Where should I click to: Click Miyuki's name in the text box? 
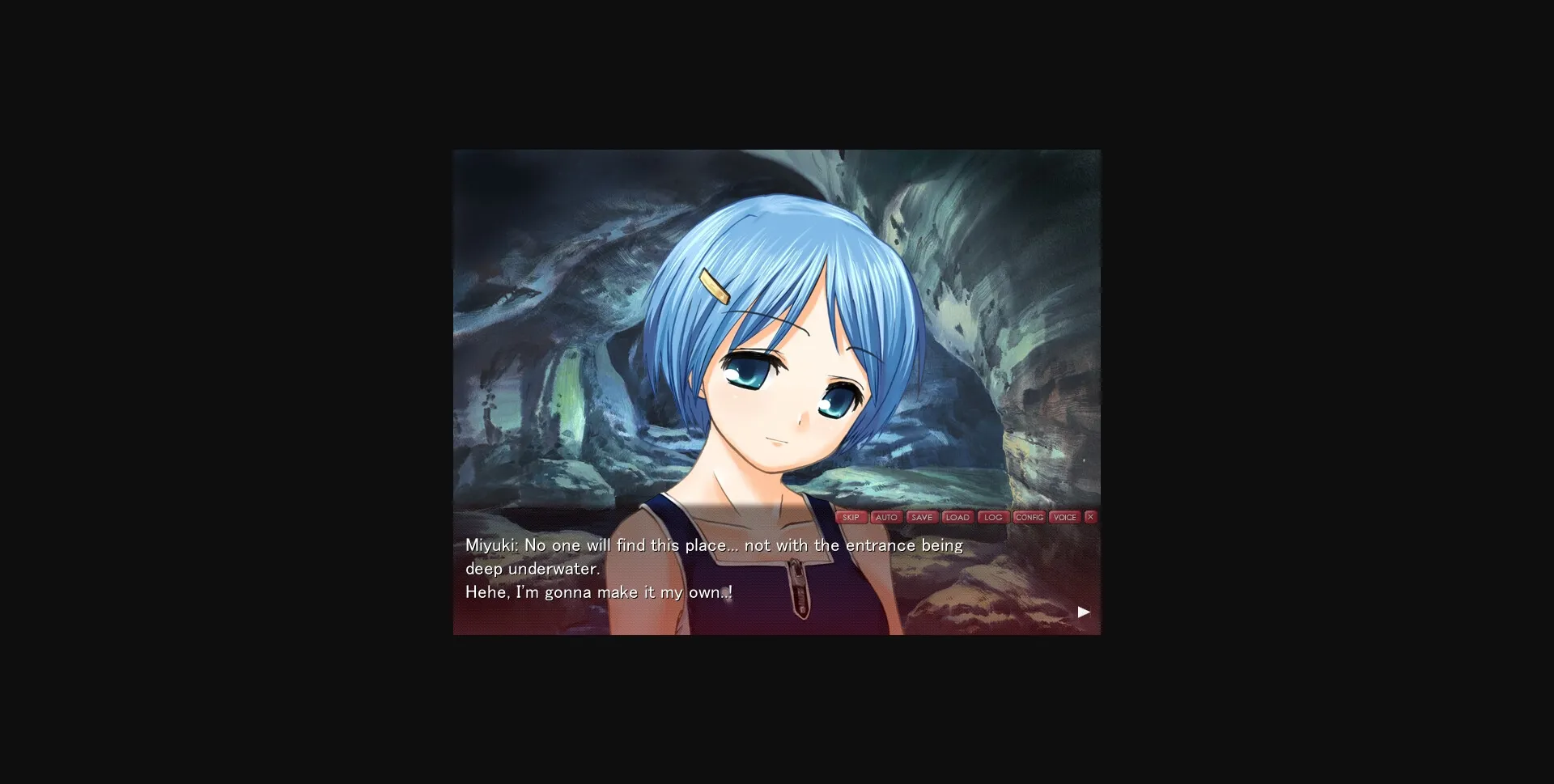(488, 545)
